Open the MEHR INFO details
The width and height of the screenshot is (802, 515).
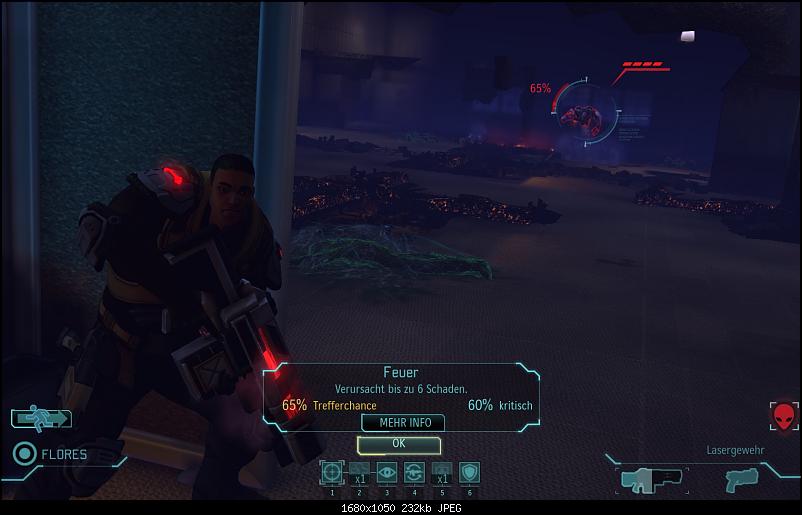click(404, 423)
